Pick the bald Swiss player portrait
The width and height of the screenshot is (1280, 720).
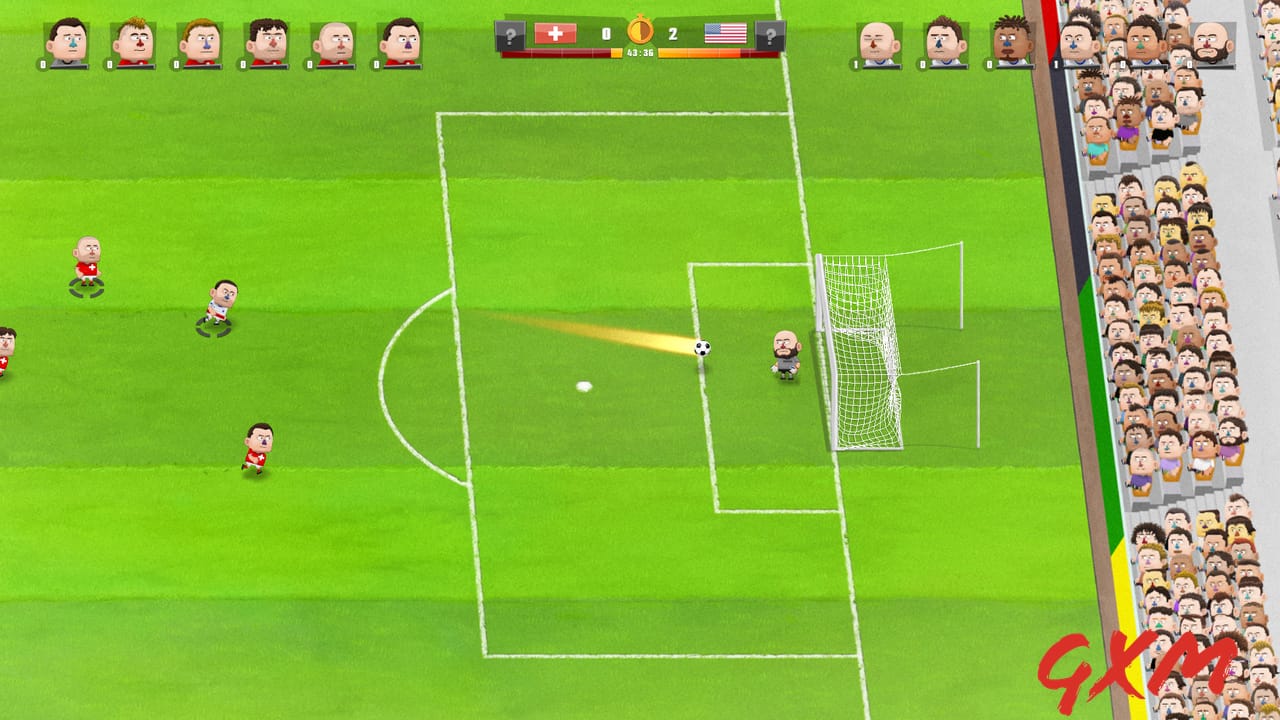point(333,43)
